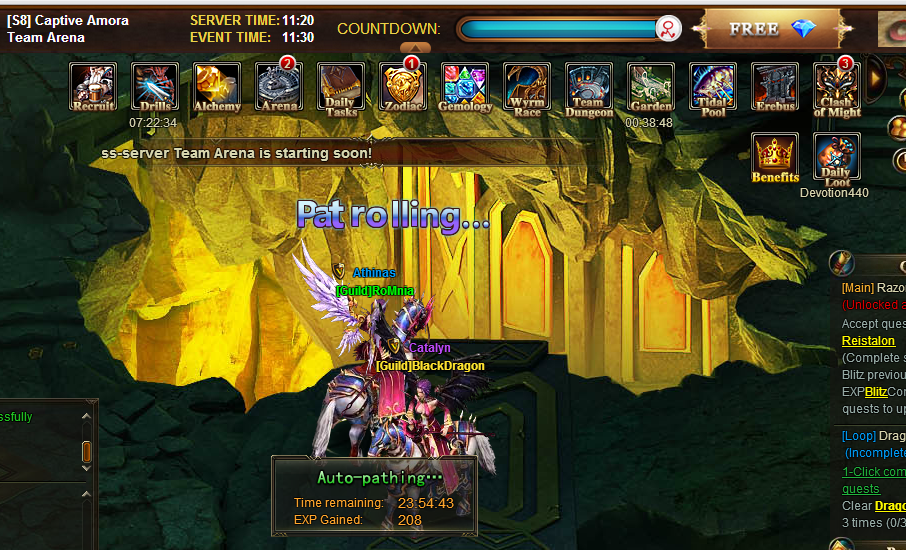Image resolution: width=906 pixels, height=550 pixels.
Task: Open the Benefits crown icon
Action: pos(775,157)
